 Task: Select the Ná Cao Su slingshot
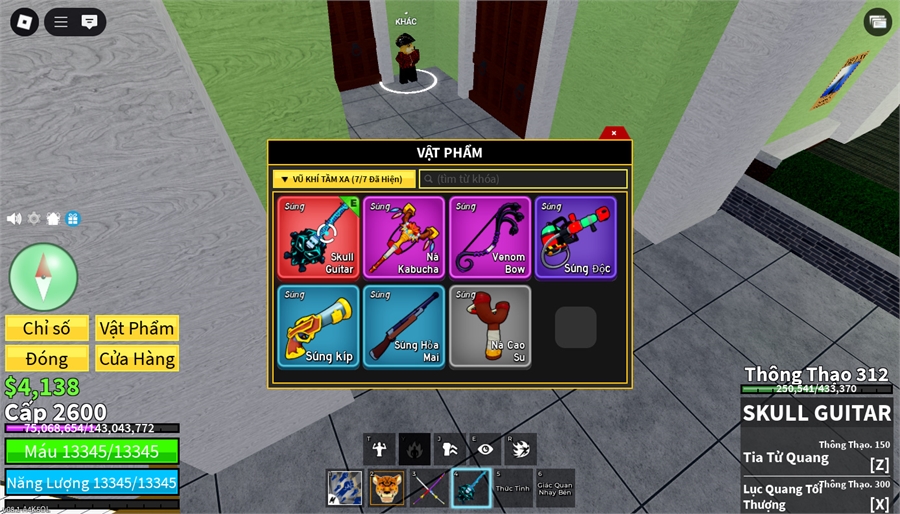[490, 326]
